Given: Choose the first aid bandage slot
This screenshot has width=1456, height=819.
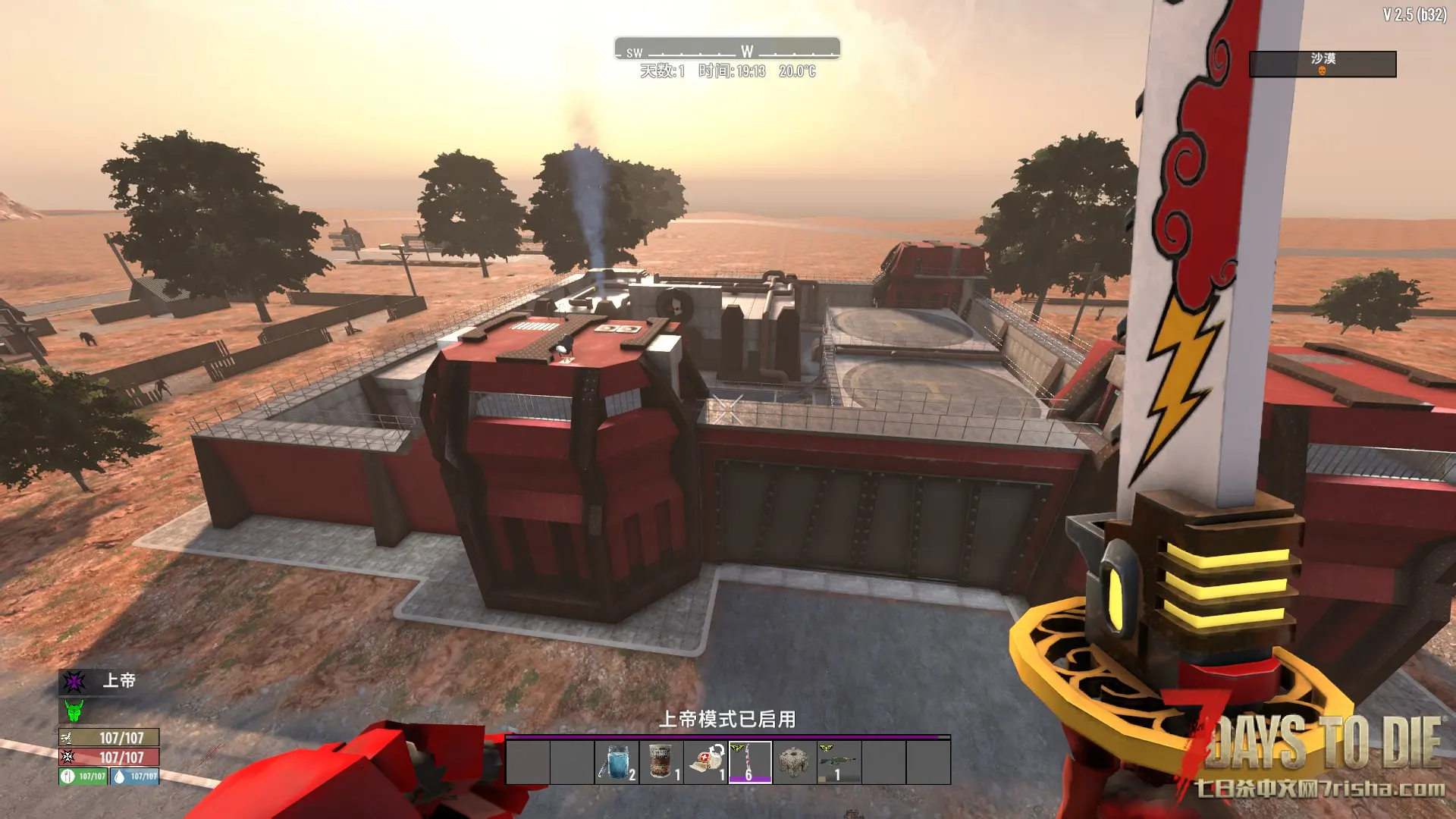Looking at the screenshot, I should (706, 762).
